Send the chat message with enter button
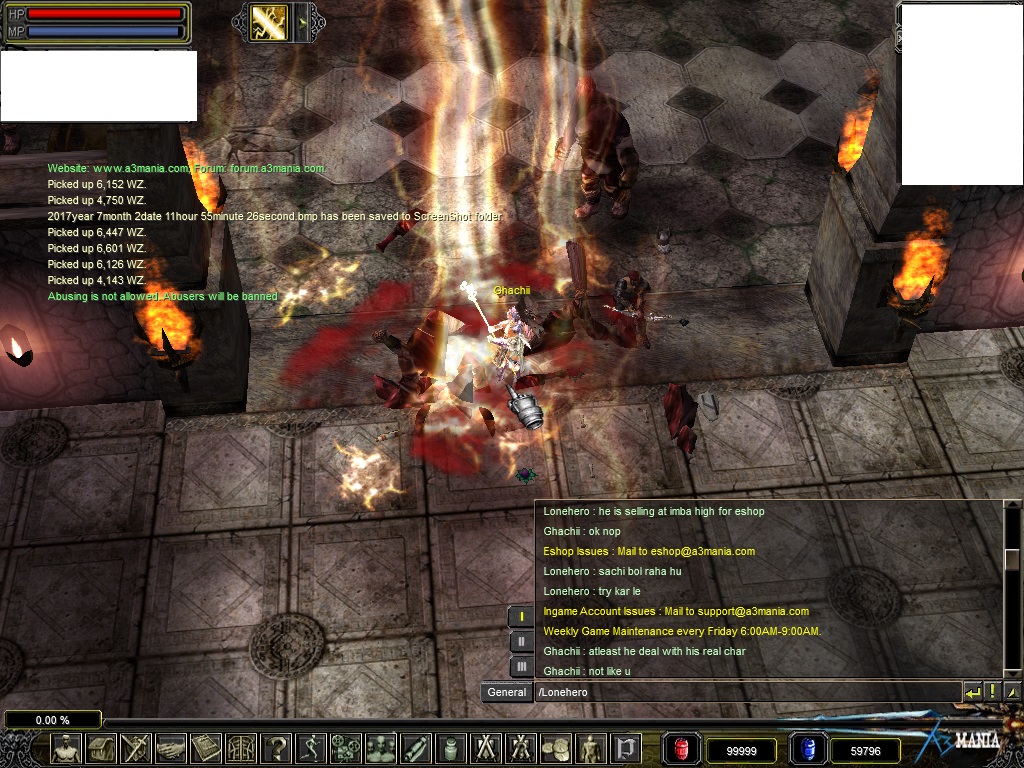Viewport: 1024px width, 768px height. 972,692
